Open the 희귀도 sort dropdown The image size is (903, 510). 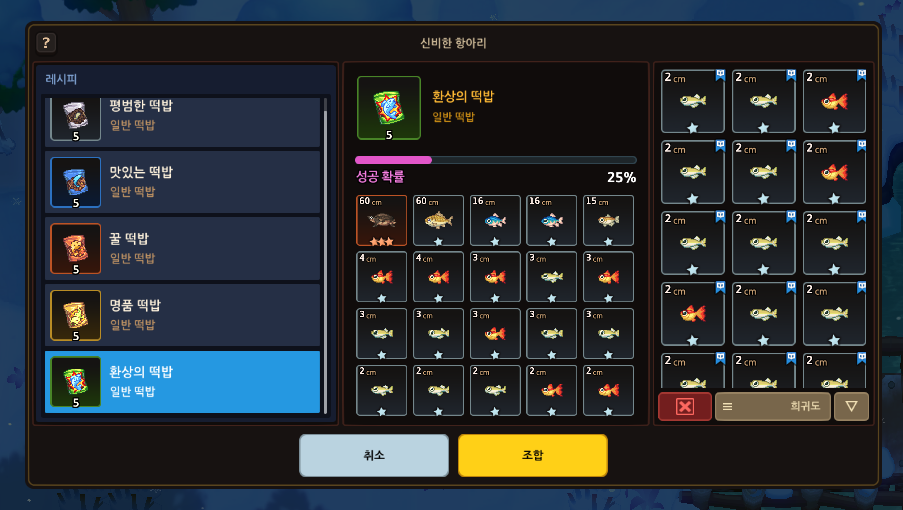point(772,407)
